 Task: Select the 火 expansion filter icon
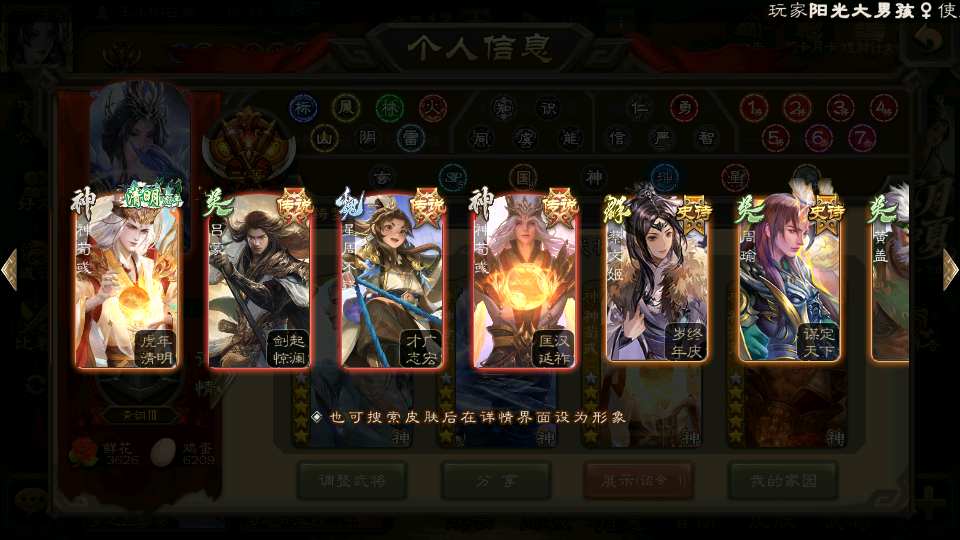pyautogui.click(x=432, y=107)
